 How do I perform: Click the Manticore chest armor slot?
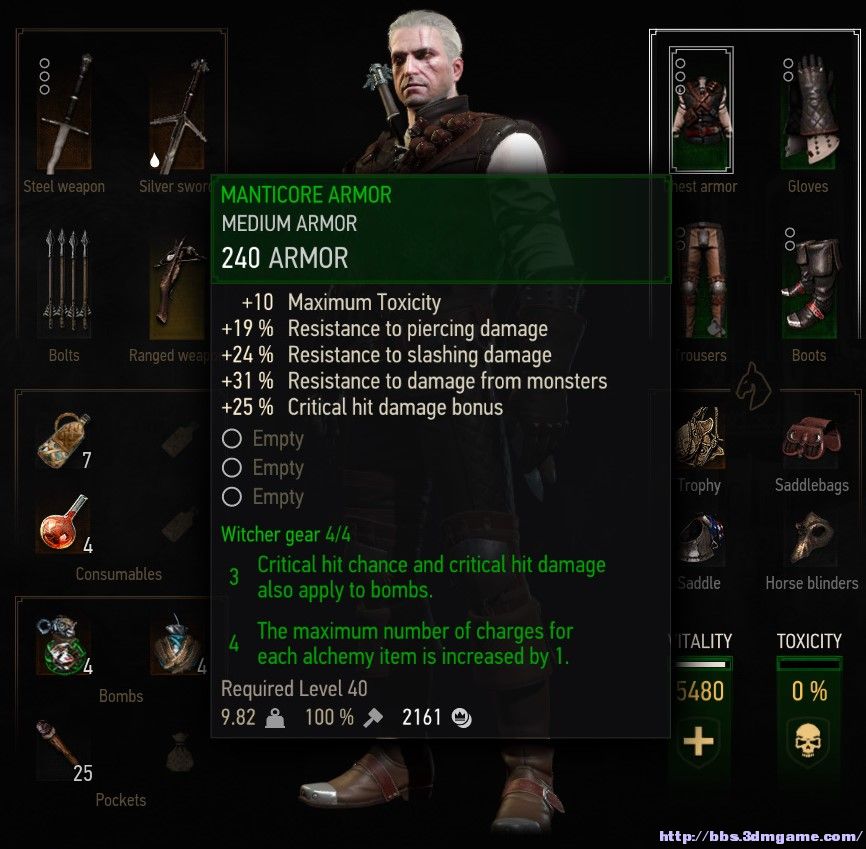coord(700,106)
